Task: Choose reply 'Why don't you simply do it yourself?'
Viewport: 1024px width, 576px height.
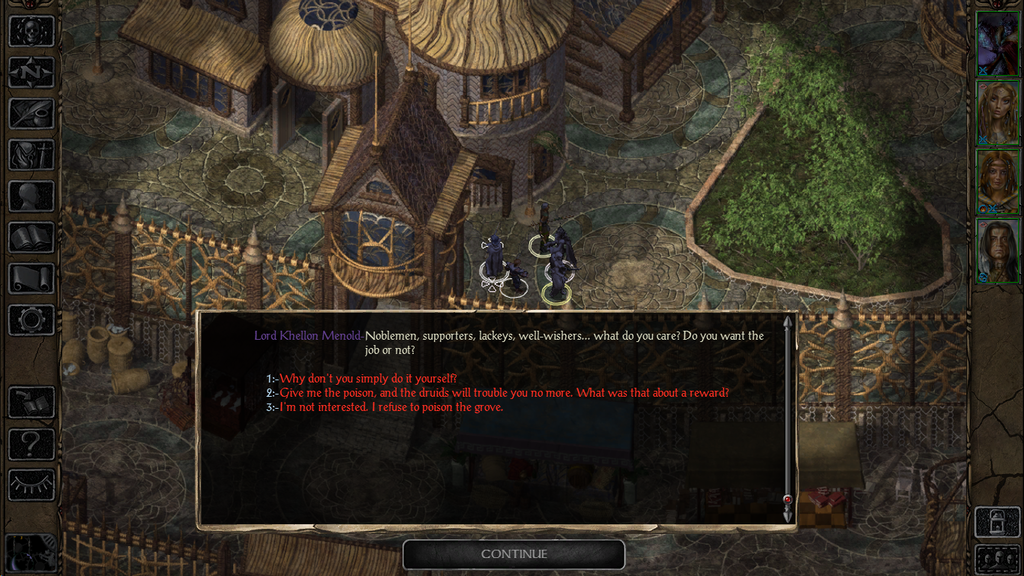Action: 370,378
